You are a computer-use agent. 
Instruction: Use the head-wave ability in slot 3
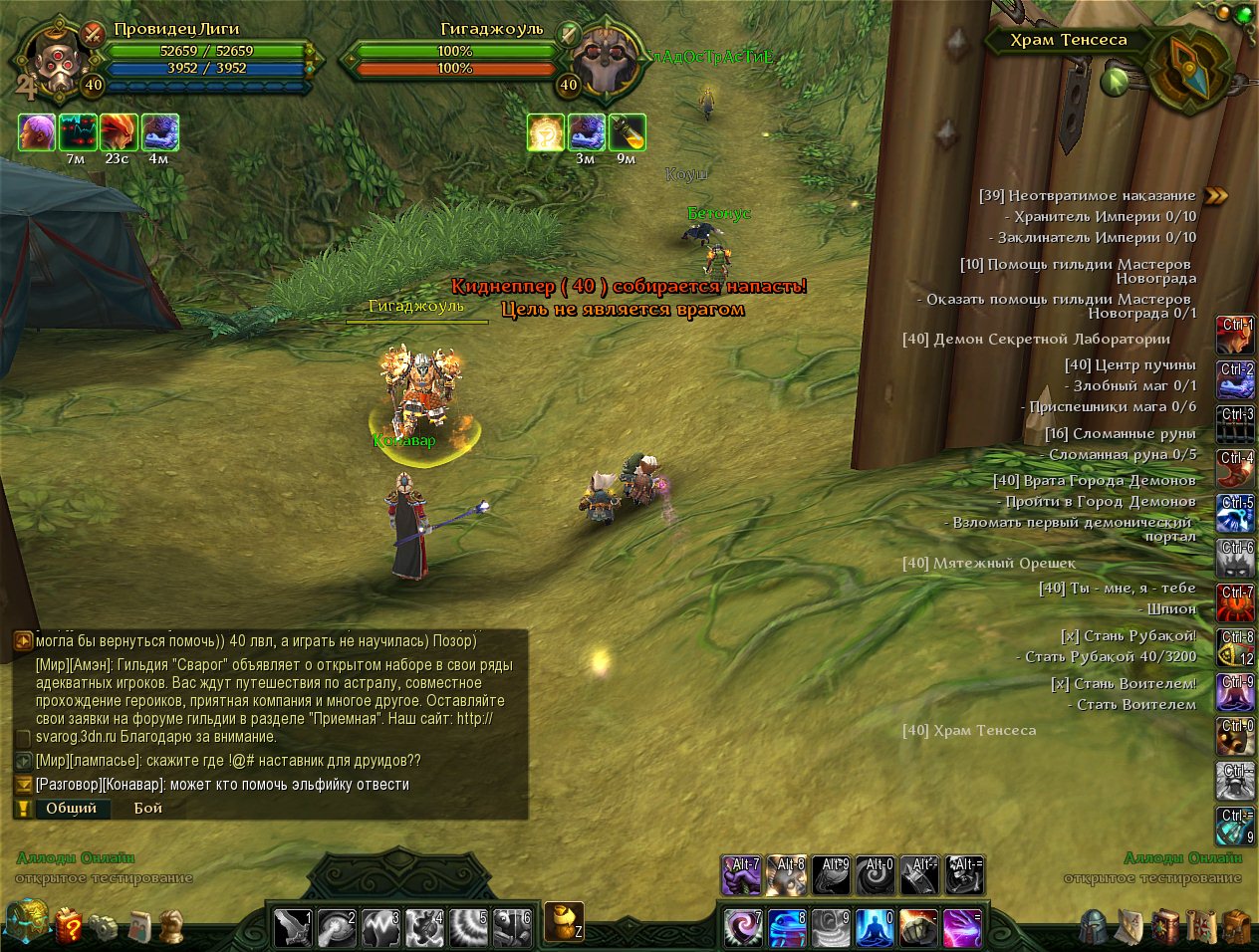[x=380, y=927]
